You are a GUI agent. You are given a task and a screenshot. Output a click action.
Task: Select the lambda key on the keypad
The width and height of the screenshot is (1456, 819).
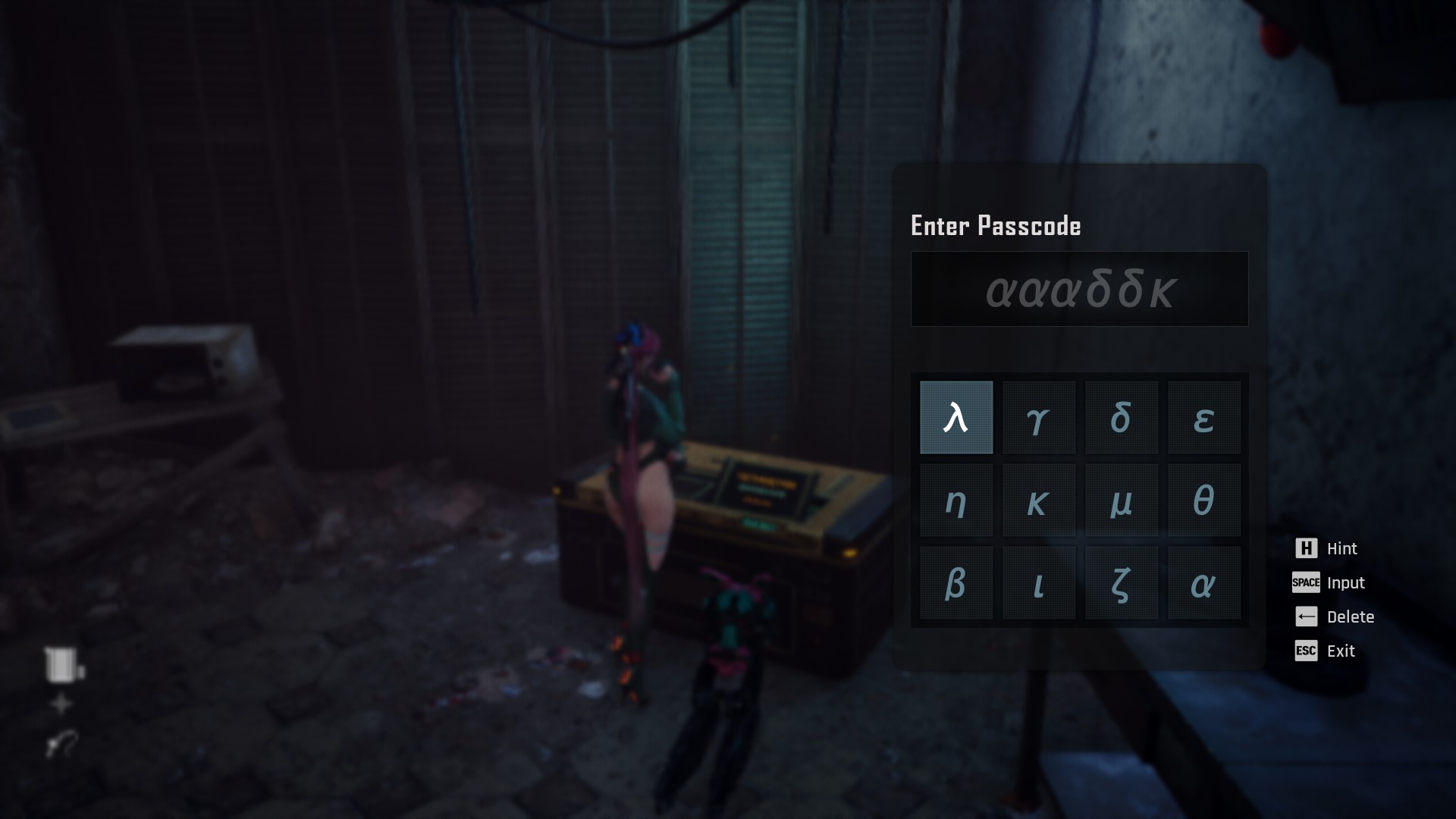(x=956, y=418)
